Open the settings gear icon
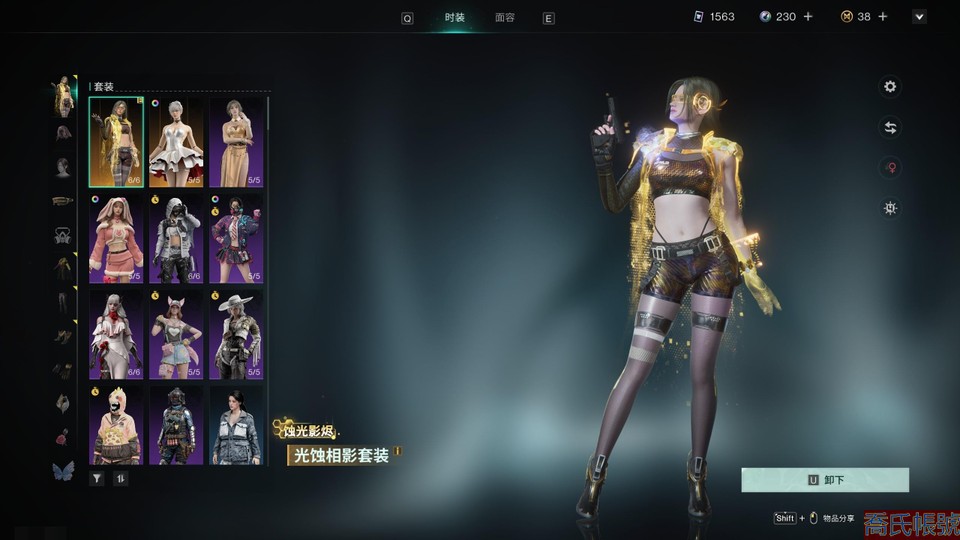This screenshot has height=540, width=960. (890, 87)
